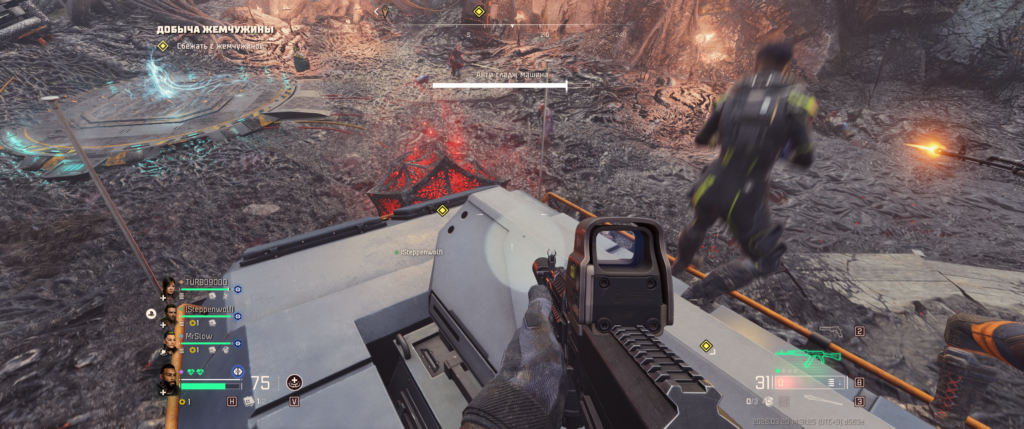Activate the round medkit heal icon

click(294, 382)
